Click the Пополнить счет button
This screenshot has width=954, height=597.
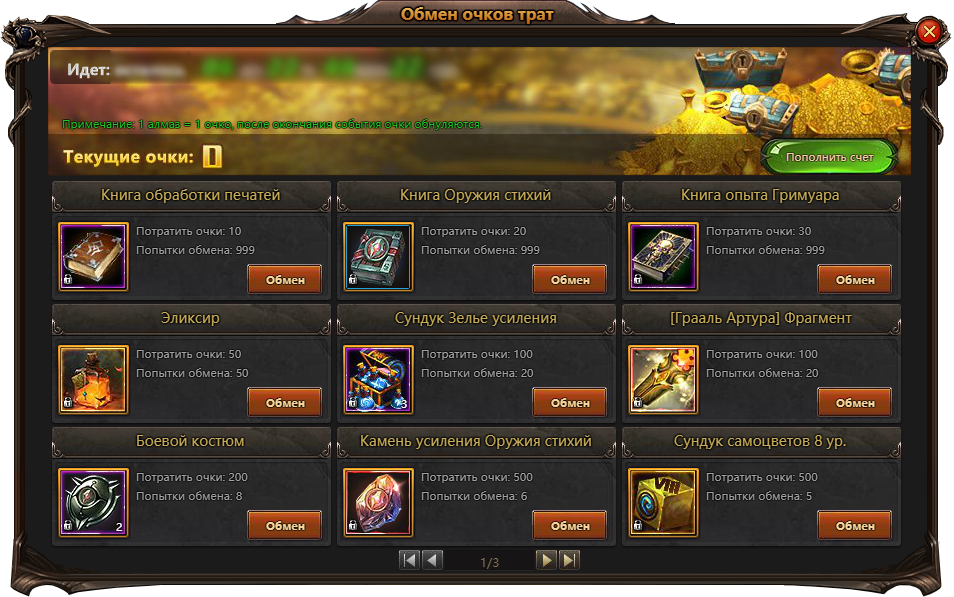[x=829, y=157]
